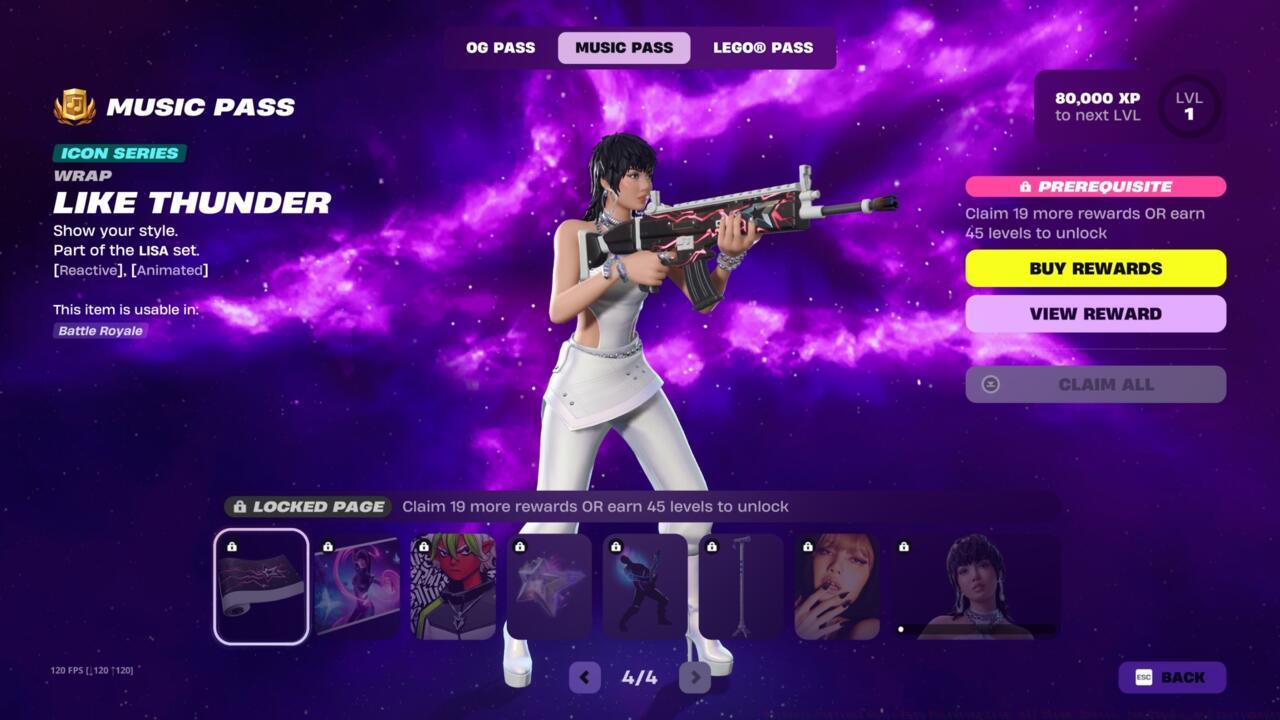Click the coin icon on the Claim All button

click(x=988, y=384)
